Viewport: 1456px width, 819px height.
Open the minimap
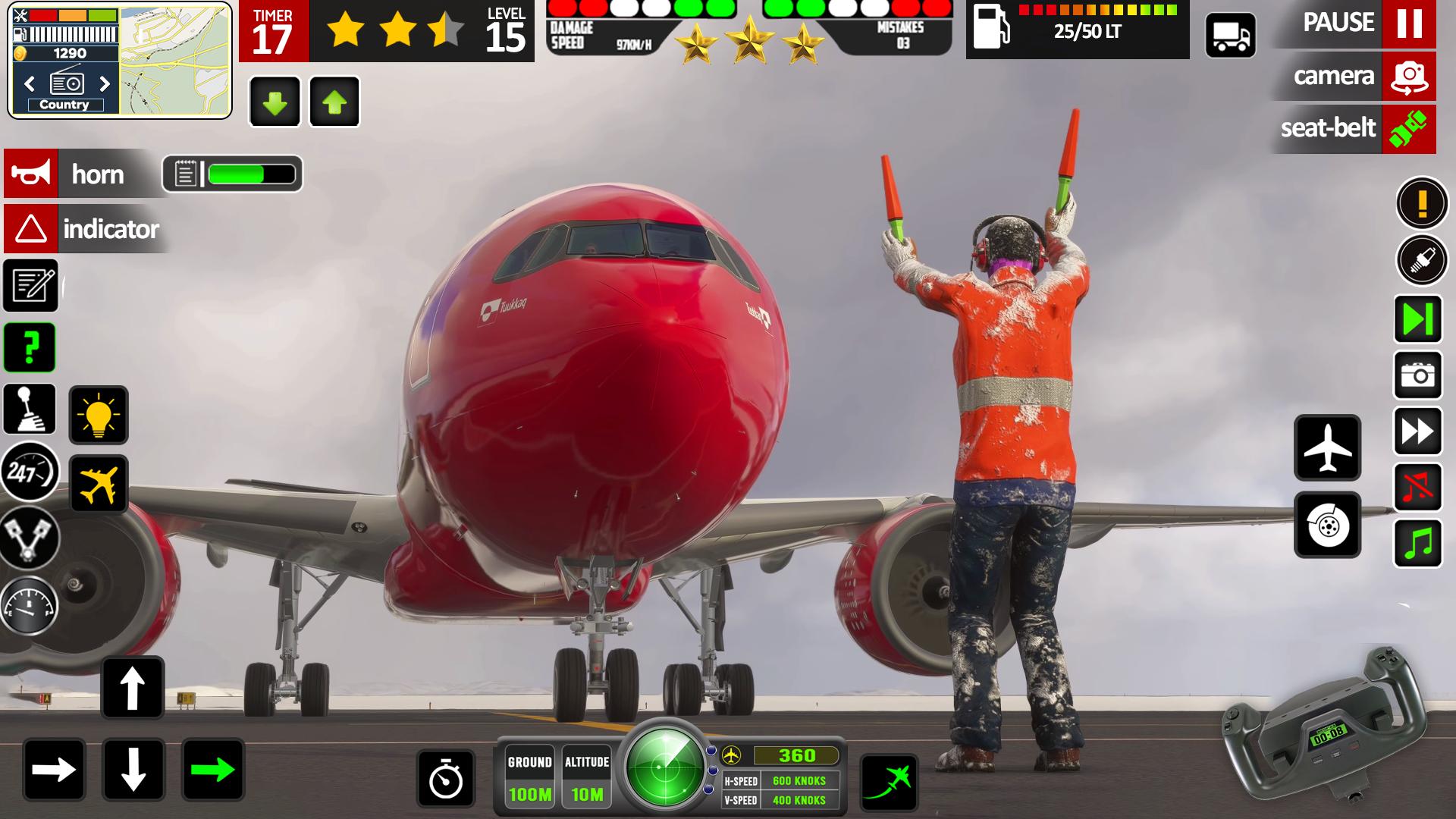pyautogui.click(x=174, y=61)
